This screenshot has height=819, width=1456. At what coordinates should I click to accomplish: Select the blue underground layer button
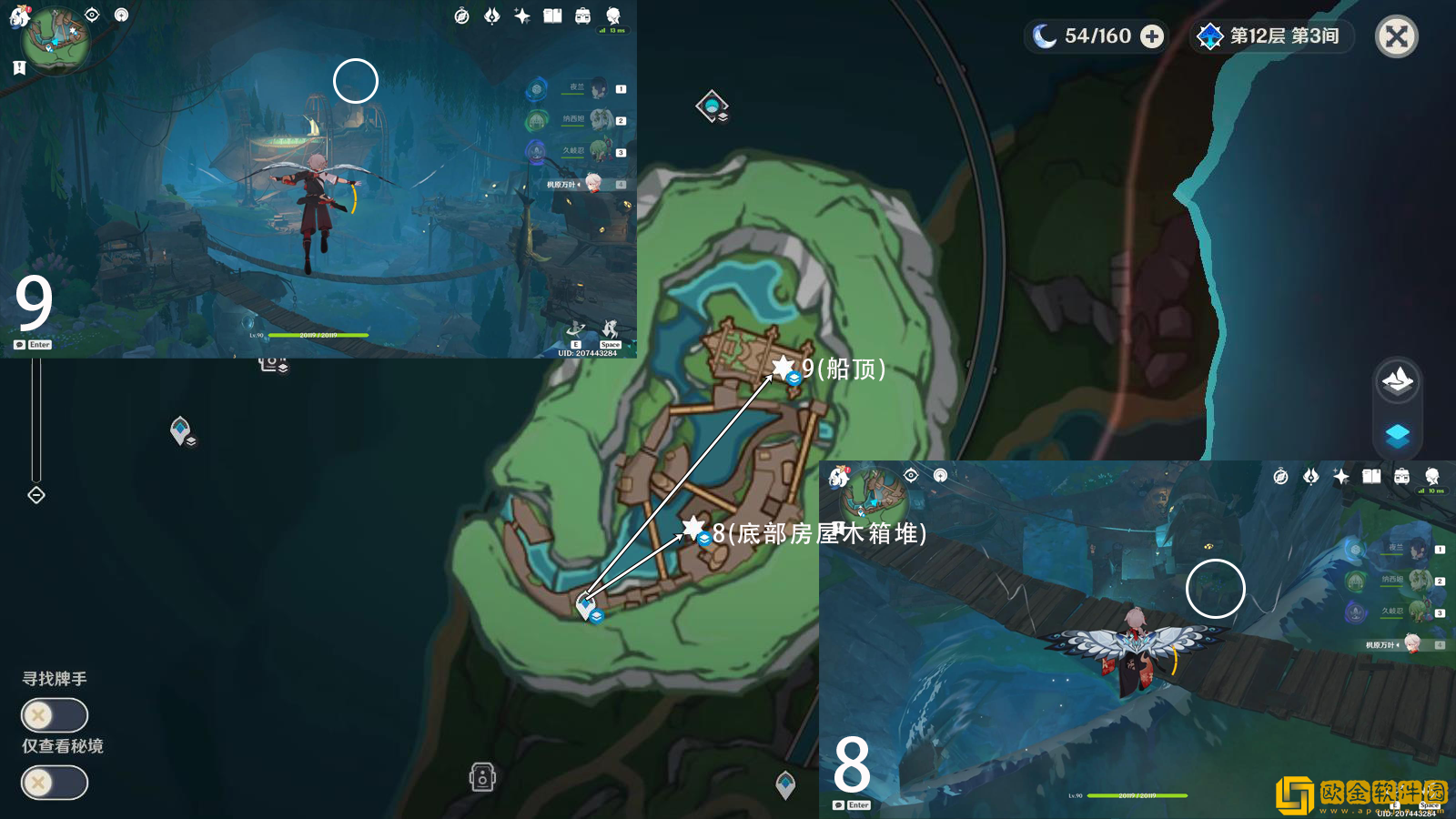[1397, 435]
